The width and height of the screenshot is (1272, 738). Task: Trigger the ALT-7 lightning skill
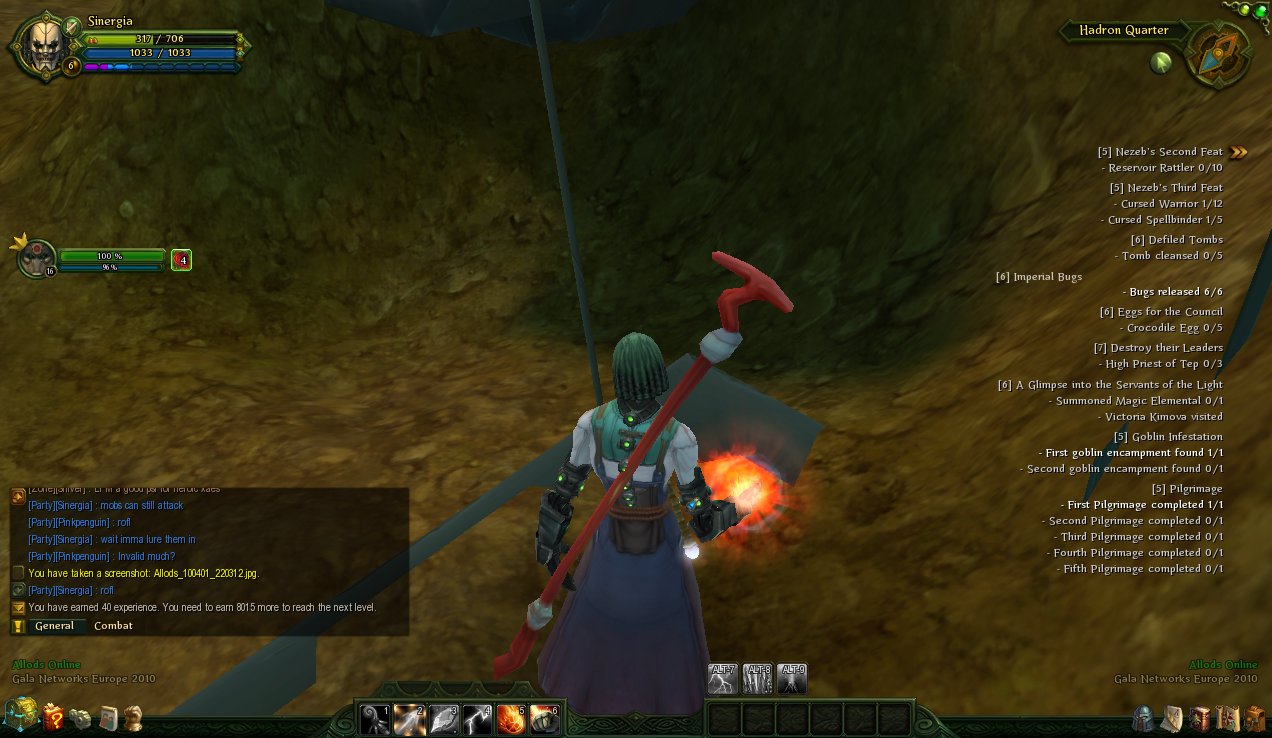722,678
